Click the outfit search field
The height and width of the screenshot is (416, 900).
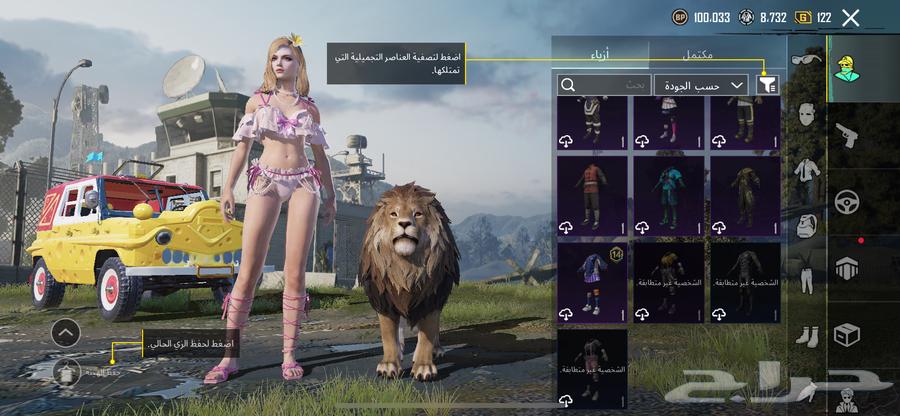point(605,86)
